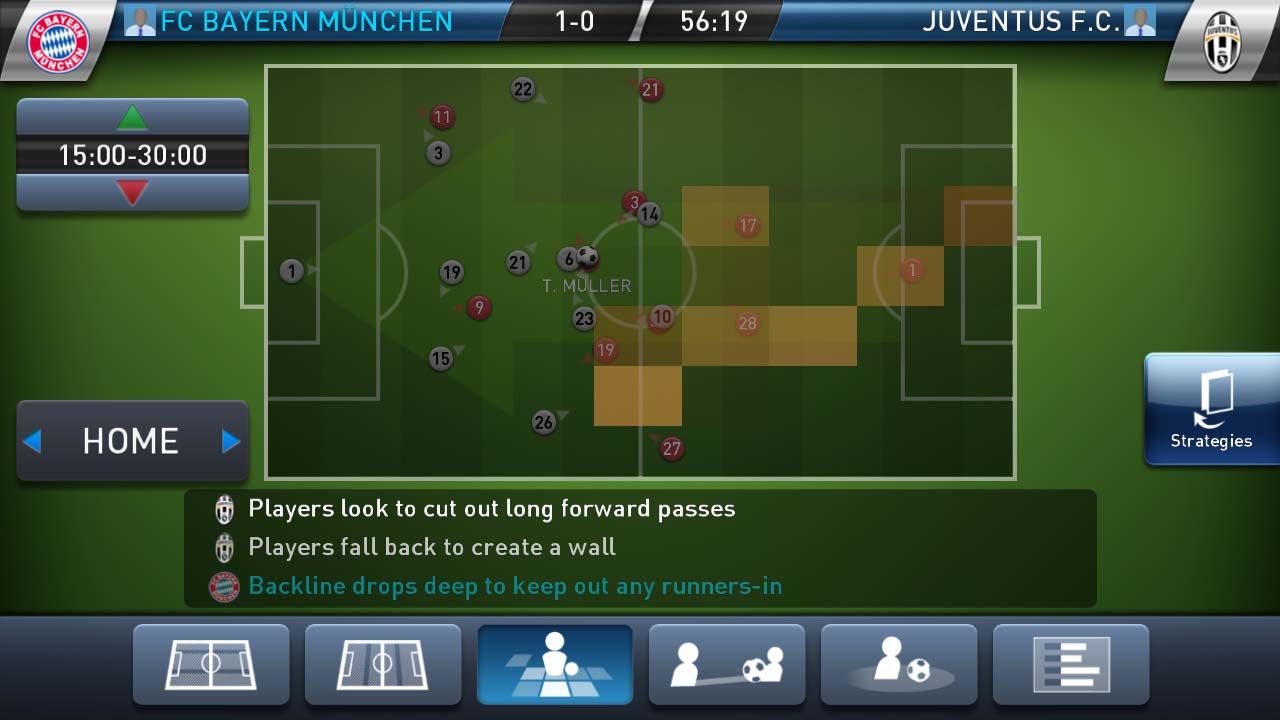Open the Strategies panel
The image size is (1280, 720).
[x=1211, y=410]
